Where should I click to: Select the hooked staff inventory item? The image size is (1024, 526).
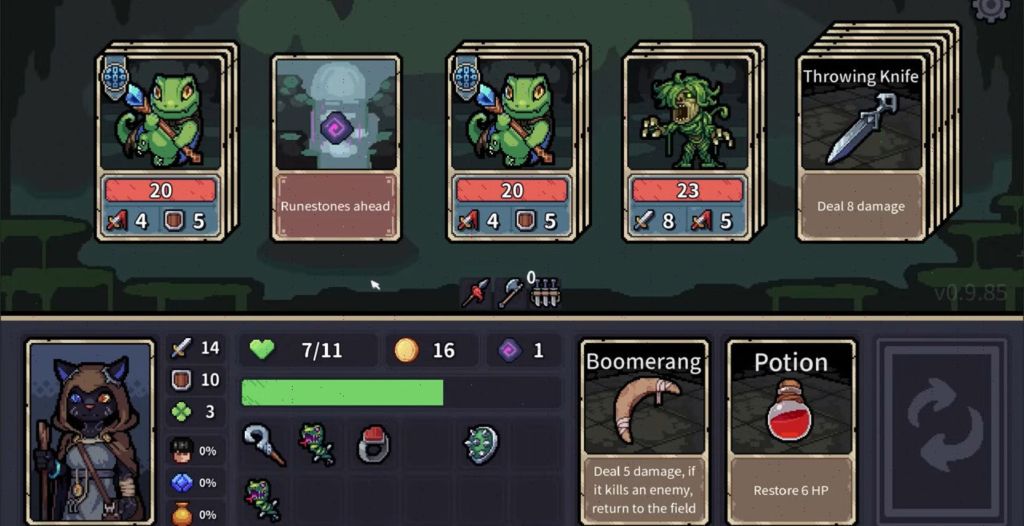pyautogui.click(x=263, y=445)
